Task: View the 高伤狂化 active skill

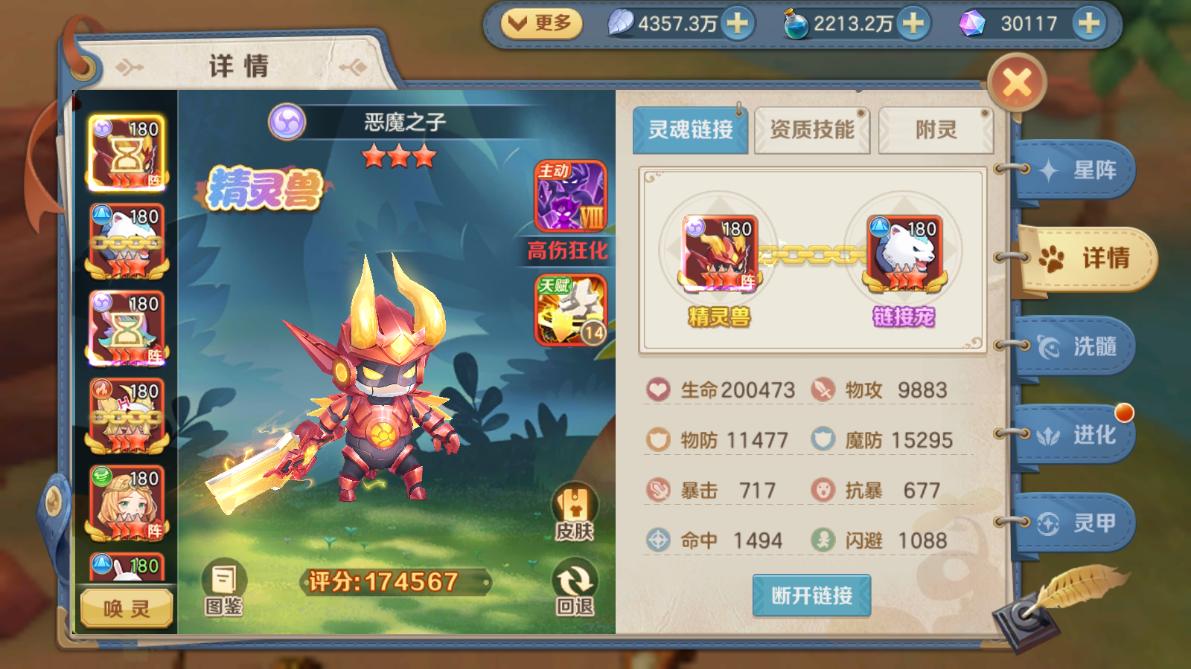Action: (570, 197)
